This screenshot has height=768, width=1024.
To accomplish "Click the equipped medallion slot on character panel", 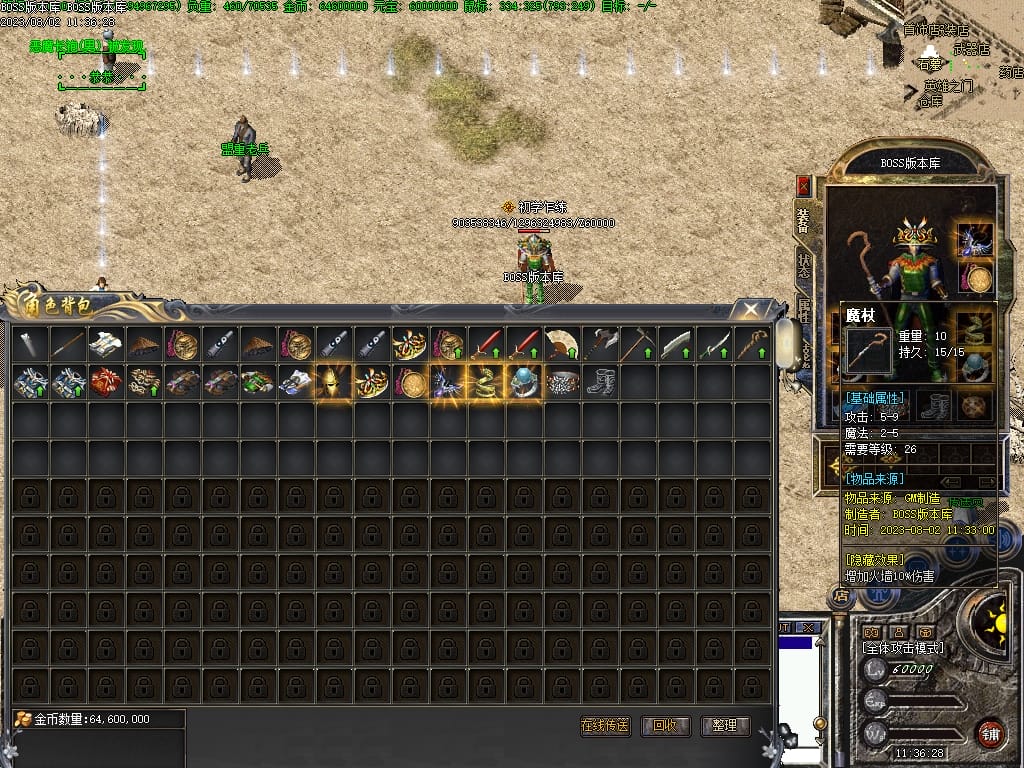I will (x=975, y=278).
